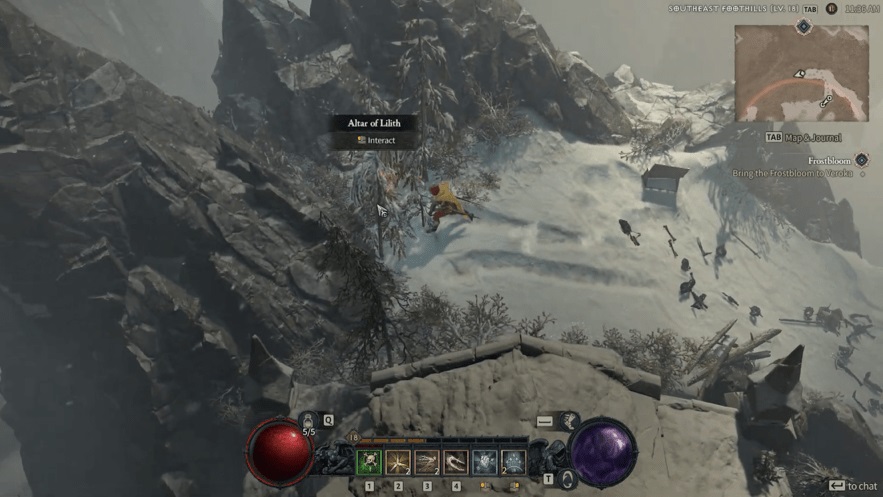883x497 pixels.
Task: Use the fifth hotbar skill with blue icon
Action: point(485,462)
